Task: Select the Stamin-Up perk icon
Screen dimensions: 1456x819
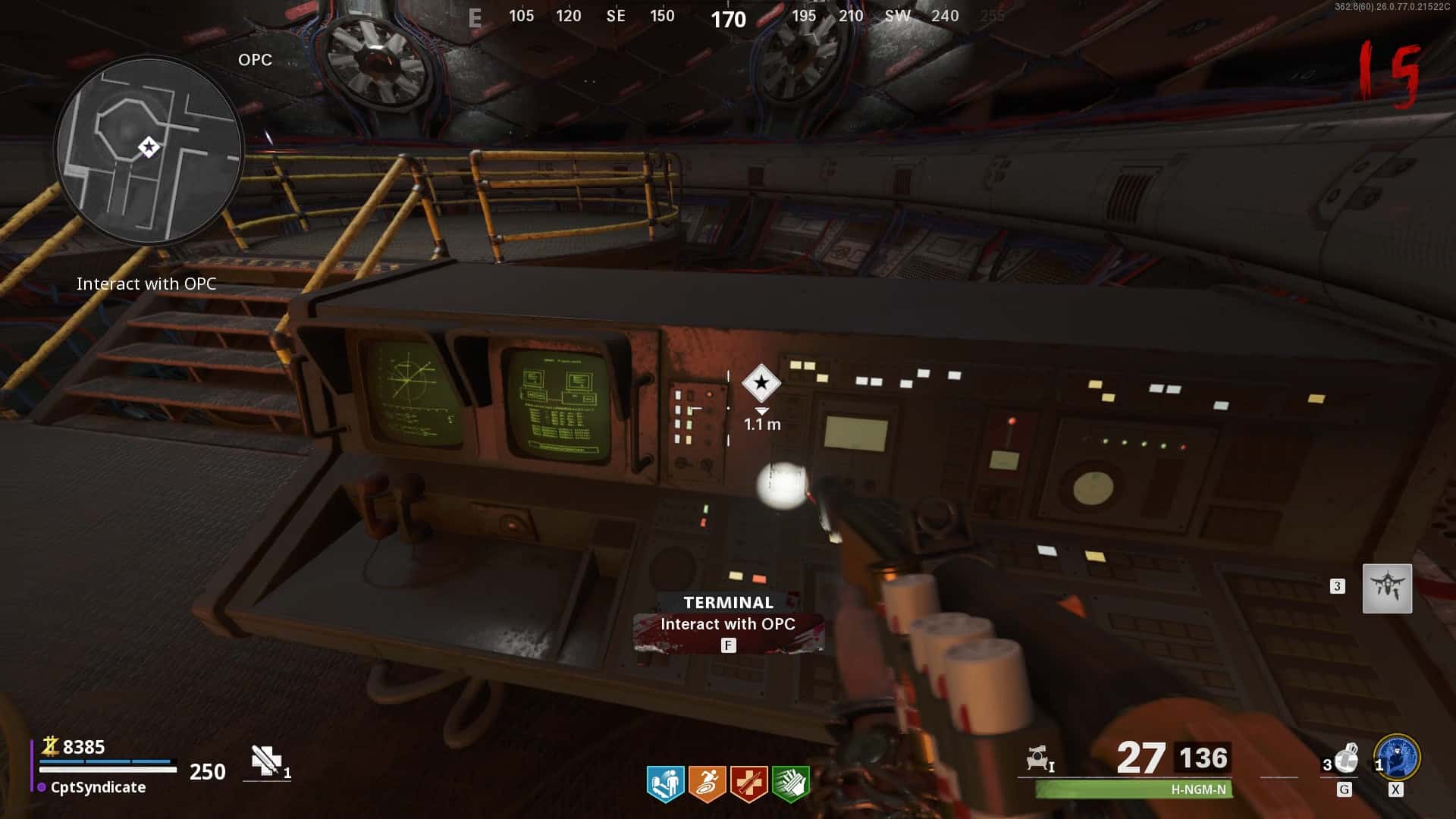Action: click(707, 783)
